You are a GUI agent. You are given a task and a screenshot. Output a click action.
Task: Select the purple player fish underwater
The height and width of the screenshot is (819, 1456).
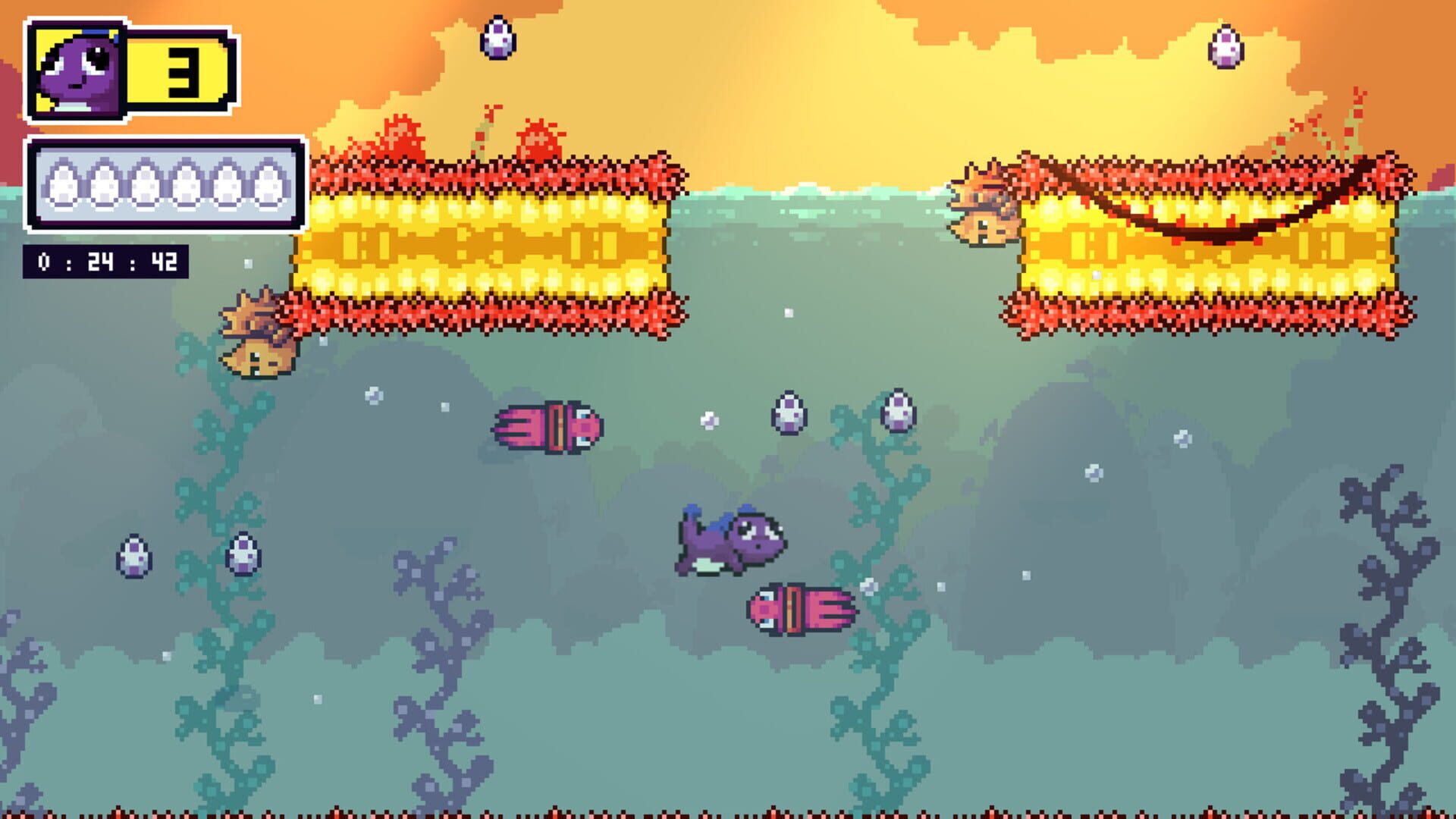click(x=732, y=542)
